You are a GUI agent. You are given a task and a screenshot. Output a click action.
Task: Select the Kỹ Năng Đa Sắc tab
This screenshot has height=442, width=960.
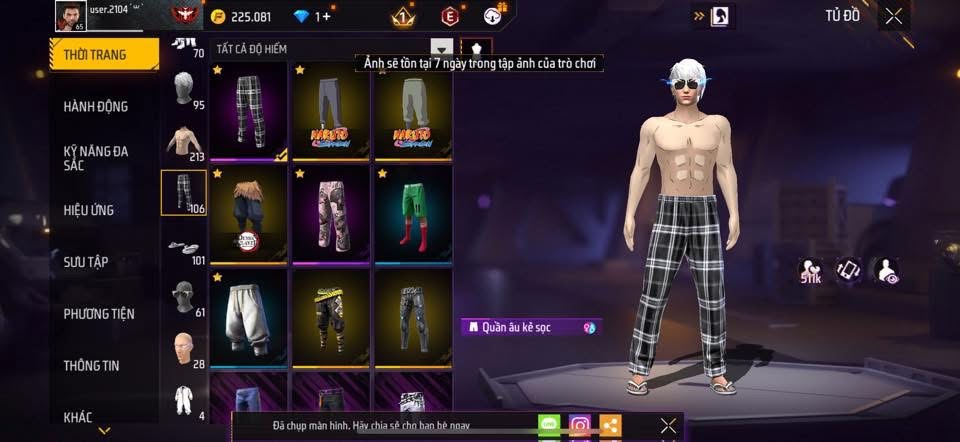[x=96, y=158]
